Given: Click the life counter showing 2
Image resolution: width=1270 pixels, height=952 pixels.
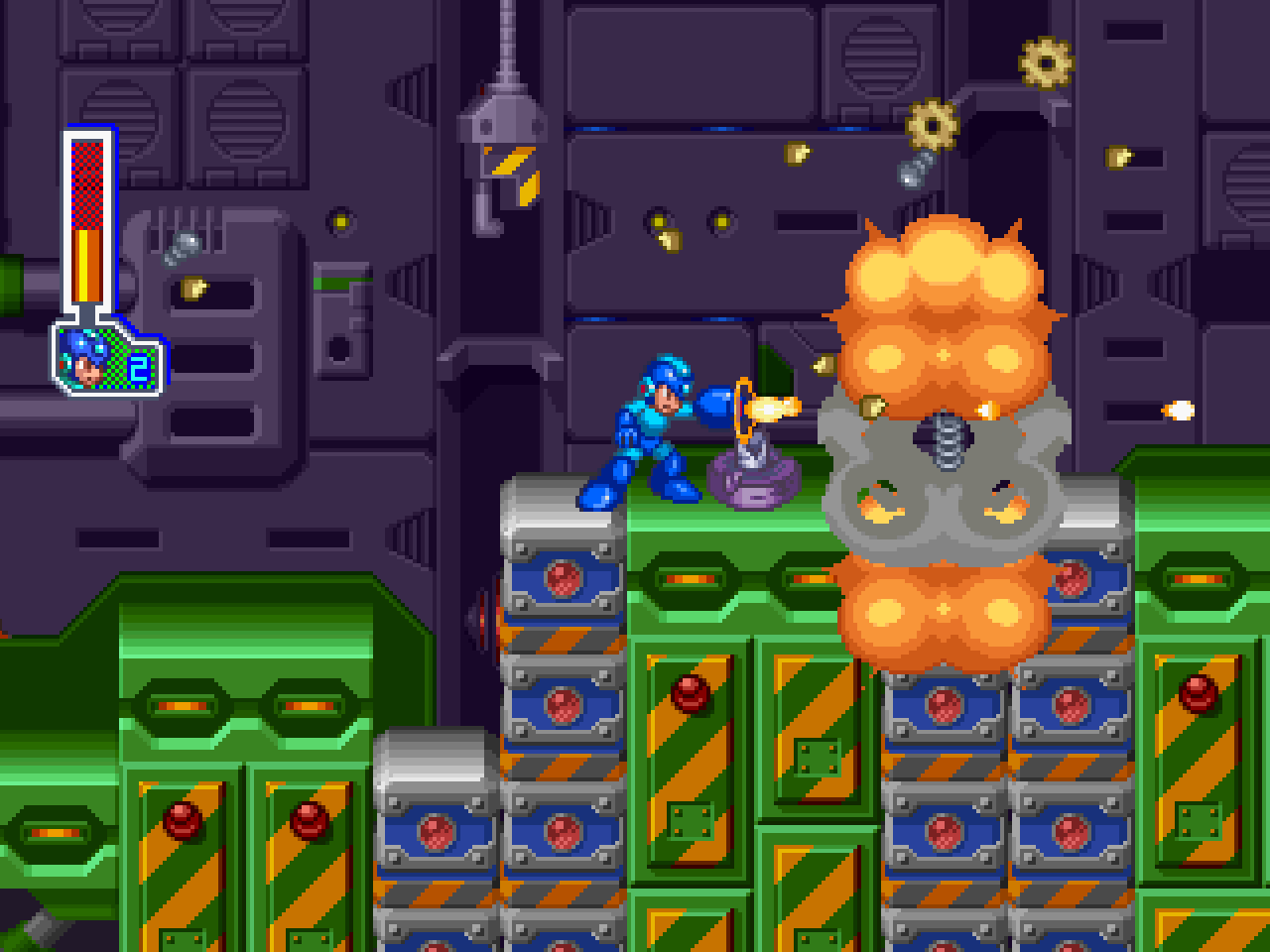Looking at the screenshot, I should point(139,368).
